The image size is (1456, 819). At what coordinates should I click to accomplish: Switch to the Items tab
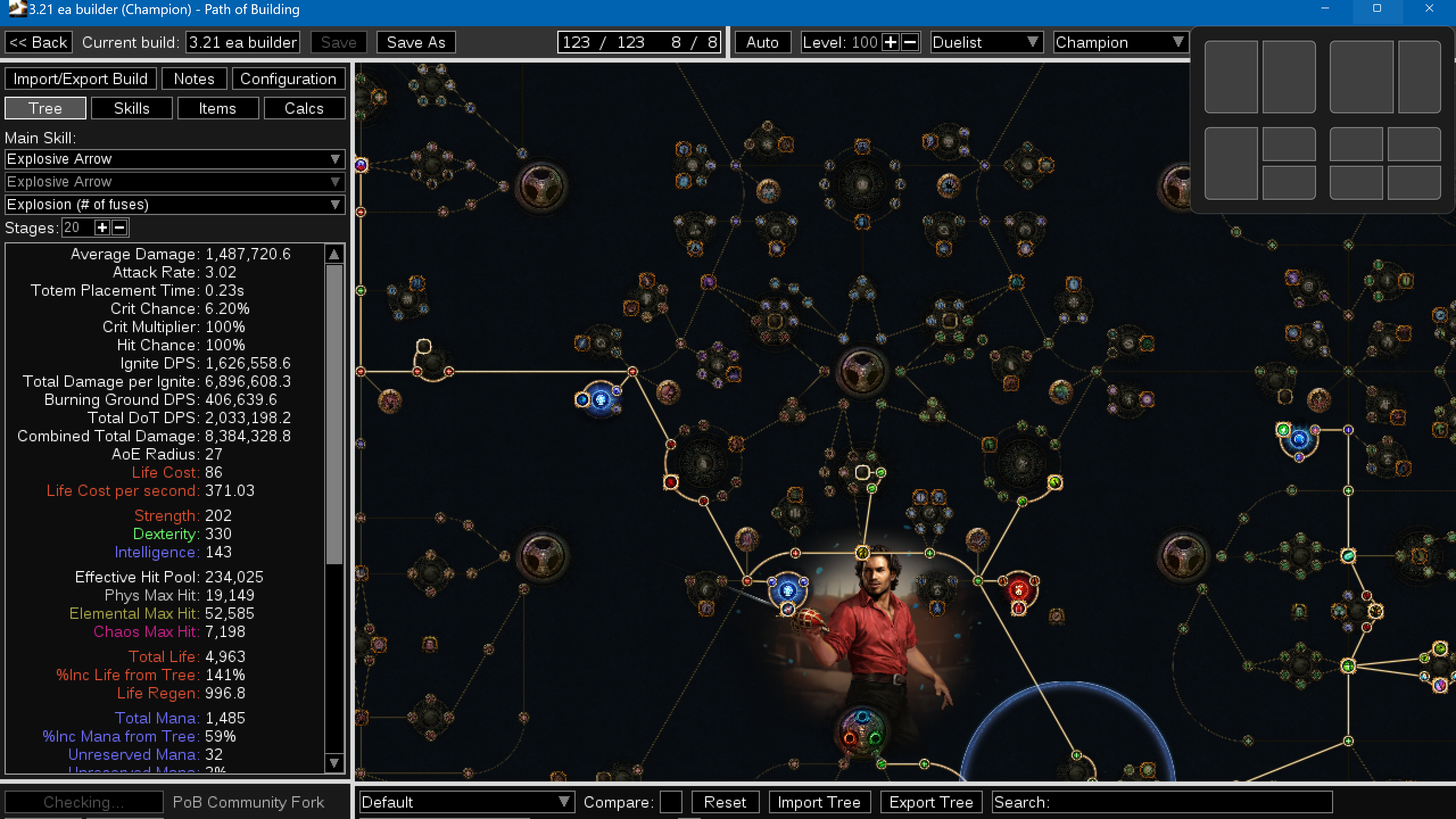218,108
